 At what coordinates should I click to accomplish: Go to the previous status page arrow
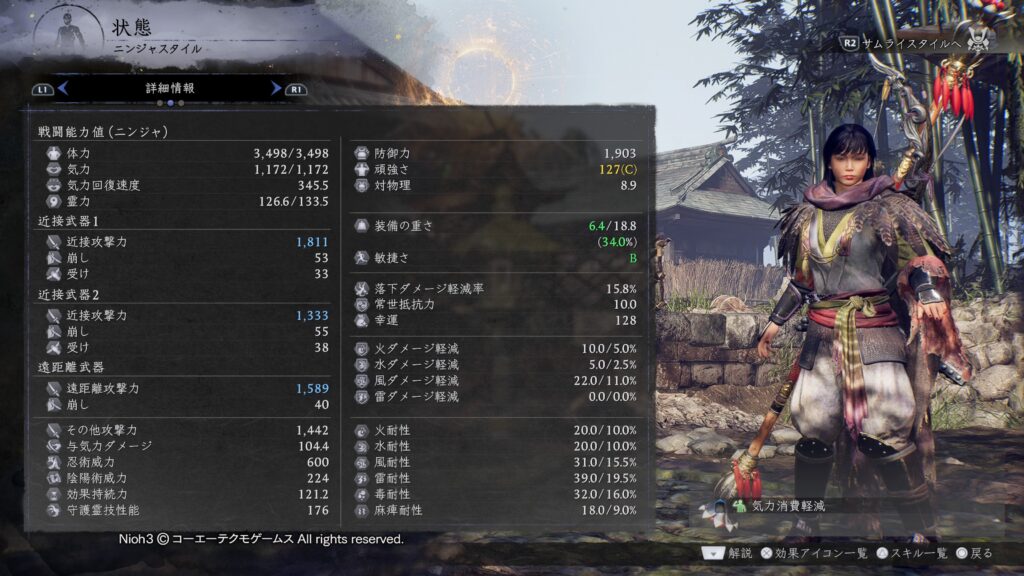pyautogui.click(x=62, y=88)
